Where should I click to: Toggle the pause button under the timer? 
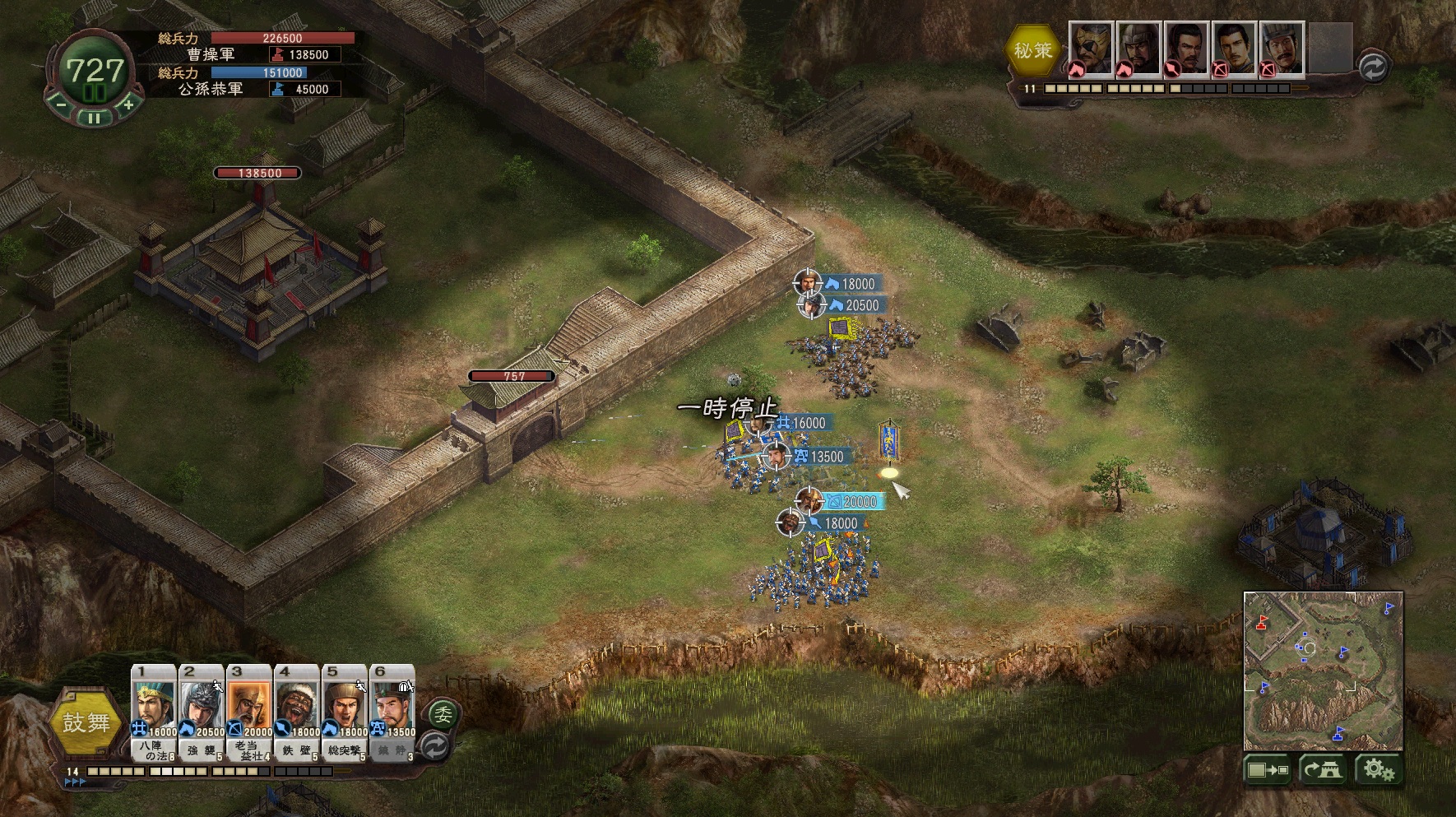(95, 118)
